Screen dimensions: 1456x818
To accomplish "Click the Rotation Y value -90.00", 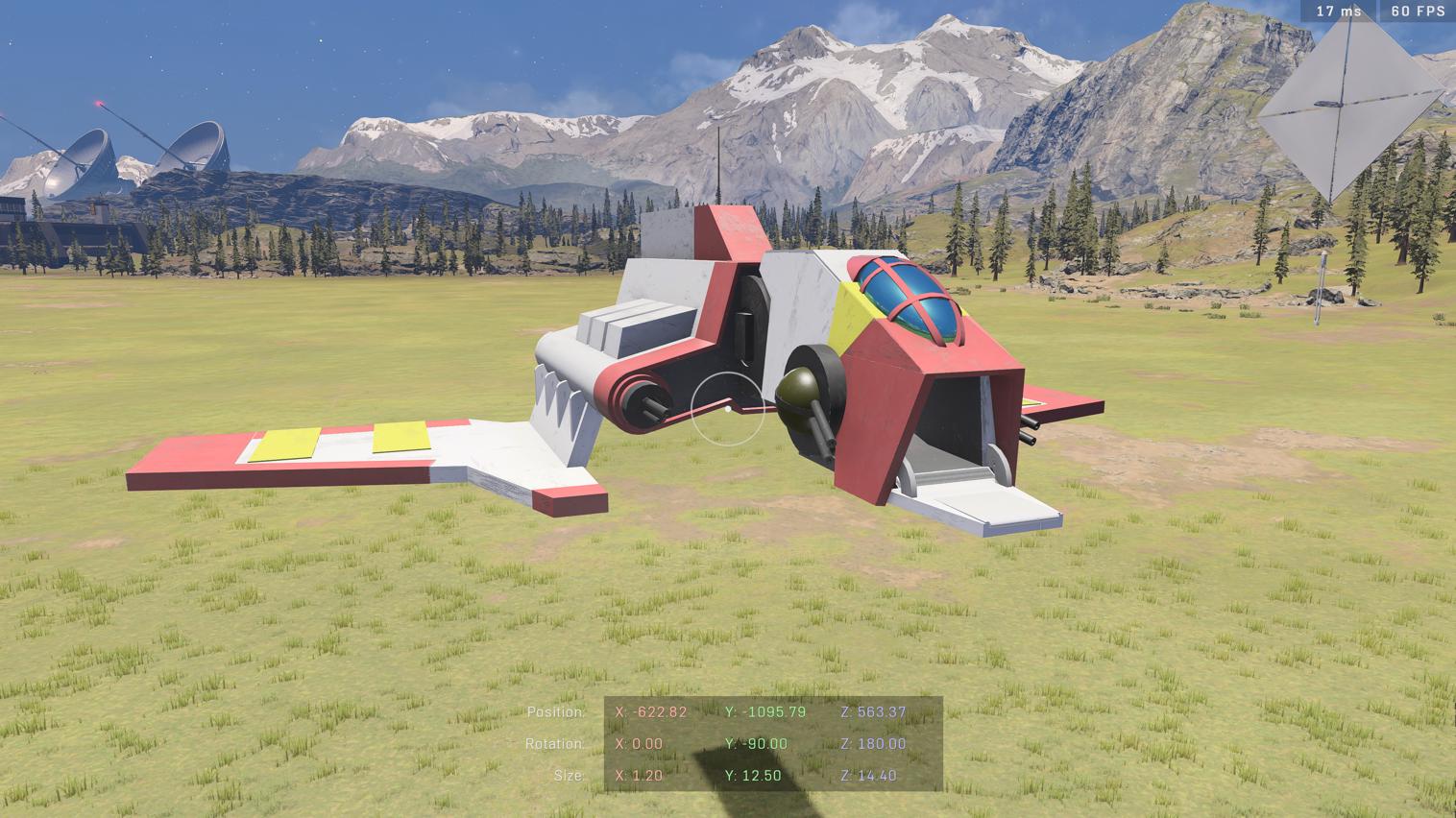I will (757, 744).
